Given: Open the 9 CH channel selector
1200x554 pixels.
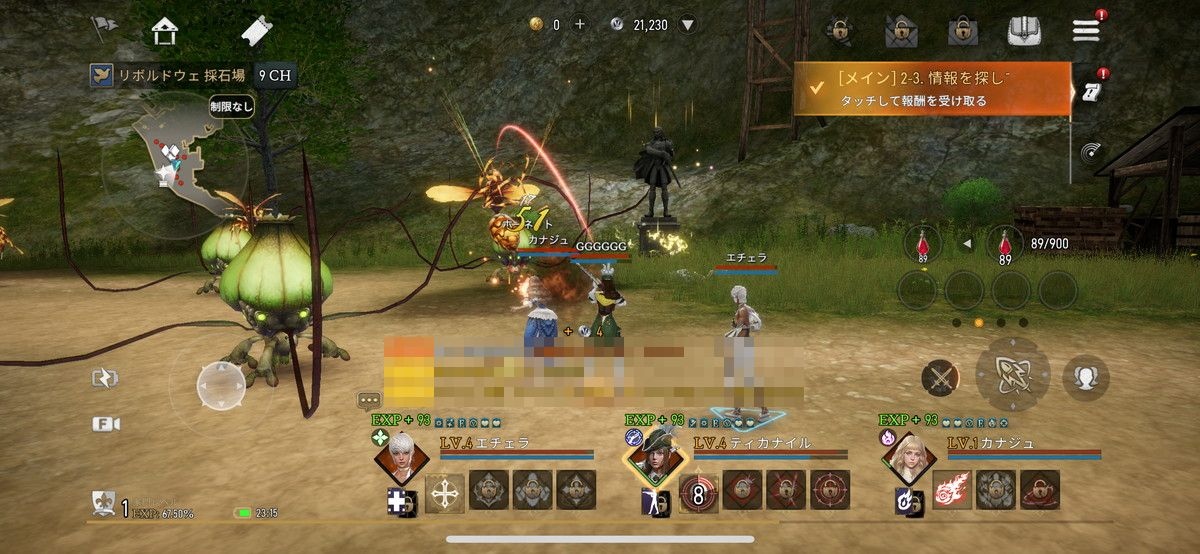Looking at the screenshot, I should (x=276, y=75).
